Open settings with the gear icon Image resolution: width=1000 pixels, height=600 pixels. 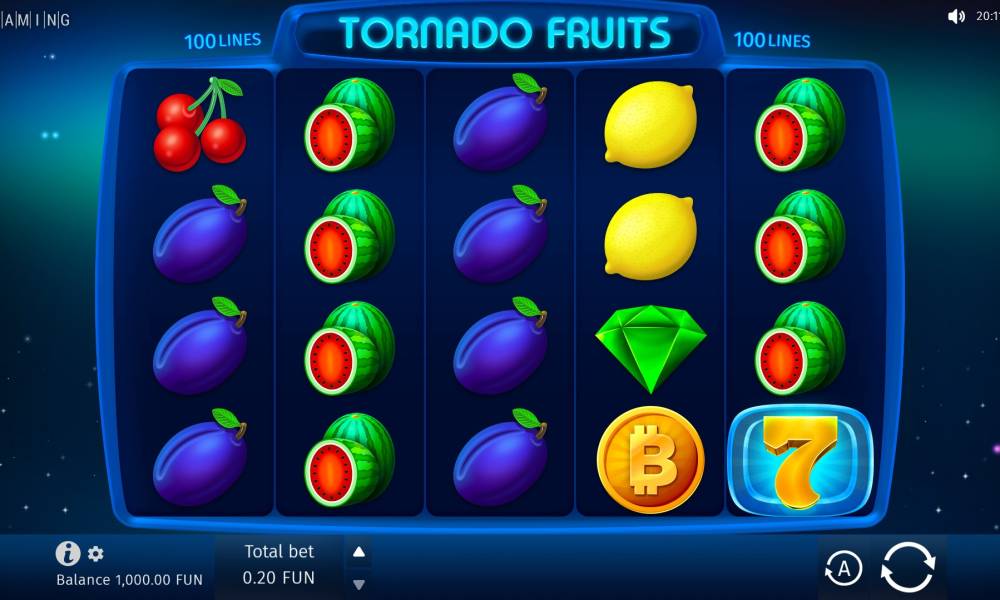[96, 553]
